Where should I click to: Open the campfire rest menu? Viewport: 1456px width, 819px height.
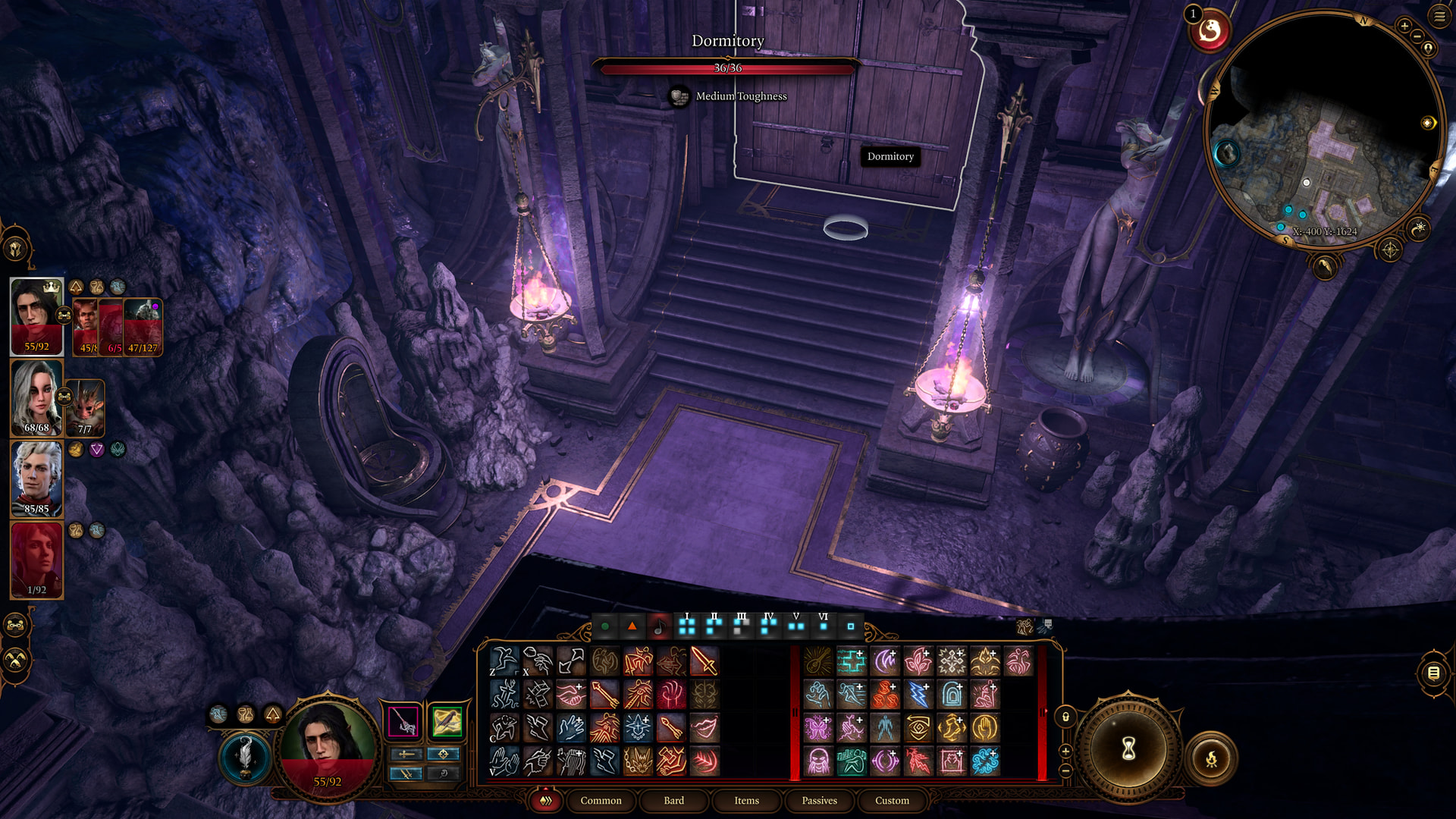[1211, 758]
